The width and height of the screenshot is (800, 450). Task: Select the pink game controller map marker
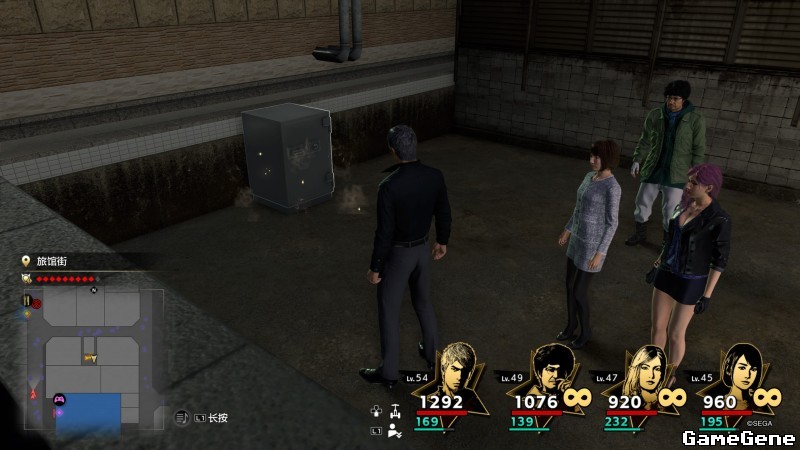coord(58,398)
